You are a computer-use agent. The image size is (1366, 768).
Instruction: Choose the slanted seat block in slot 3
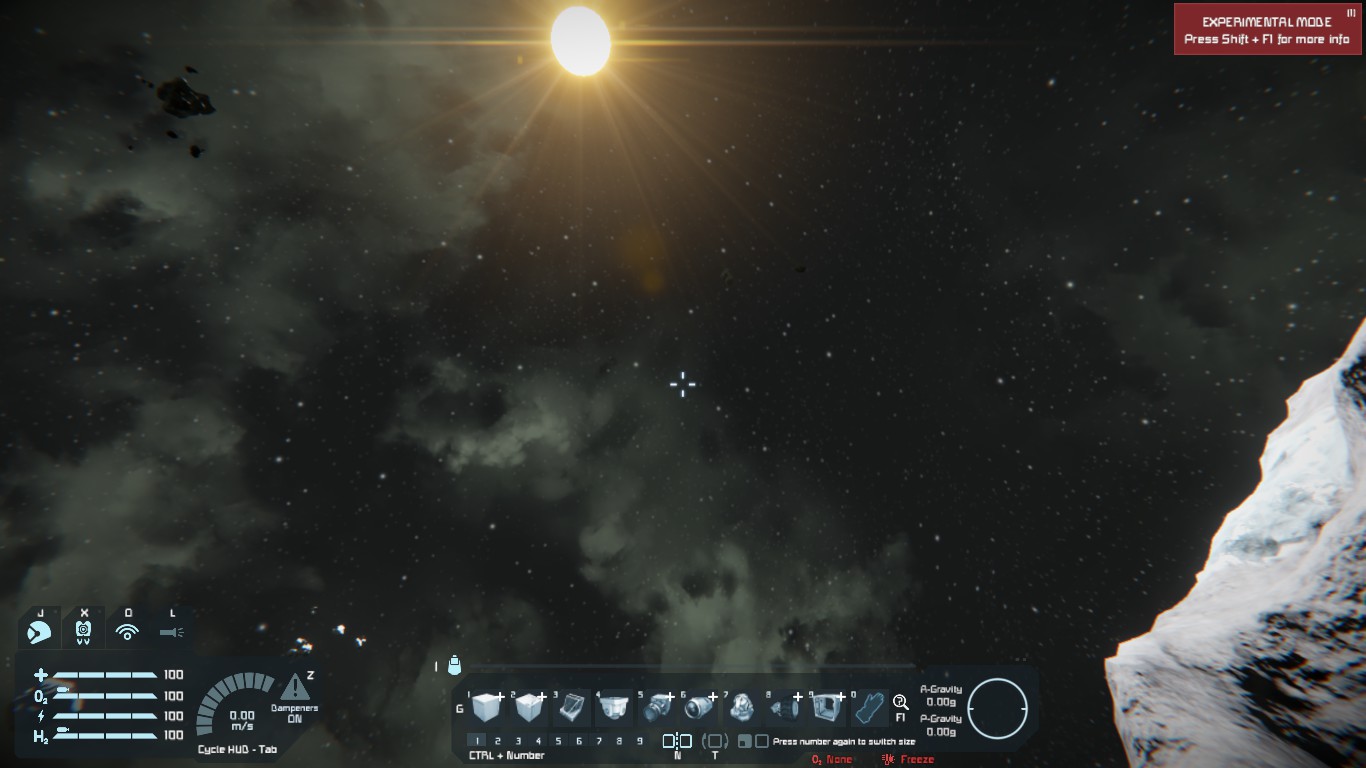(571, 708)
